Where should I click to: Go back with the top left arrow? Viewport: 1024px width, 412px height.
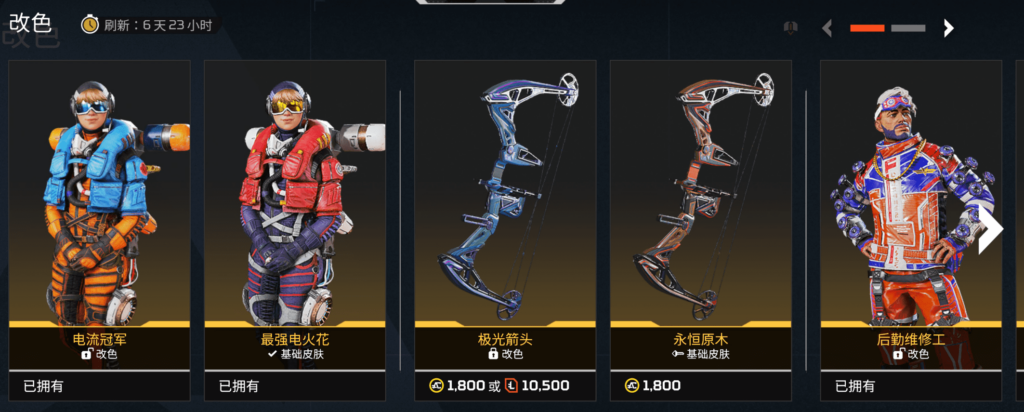pos(827,29)
